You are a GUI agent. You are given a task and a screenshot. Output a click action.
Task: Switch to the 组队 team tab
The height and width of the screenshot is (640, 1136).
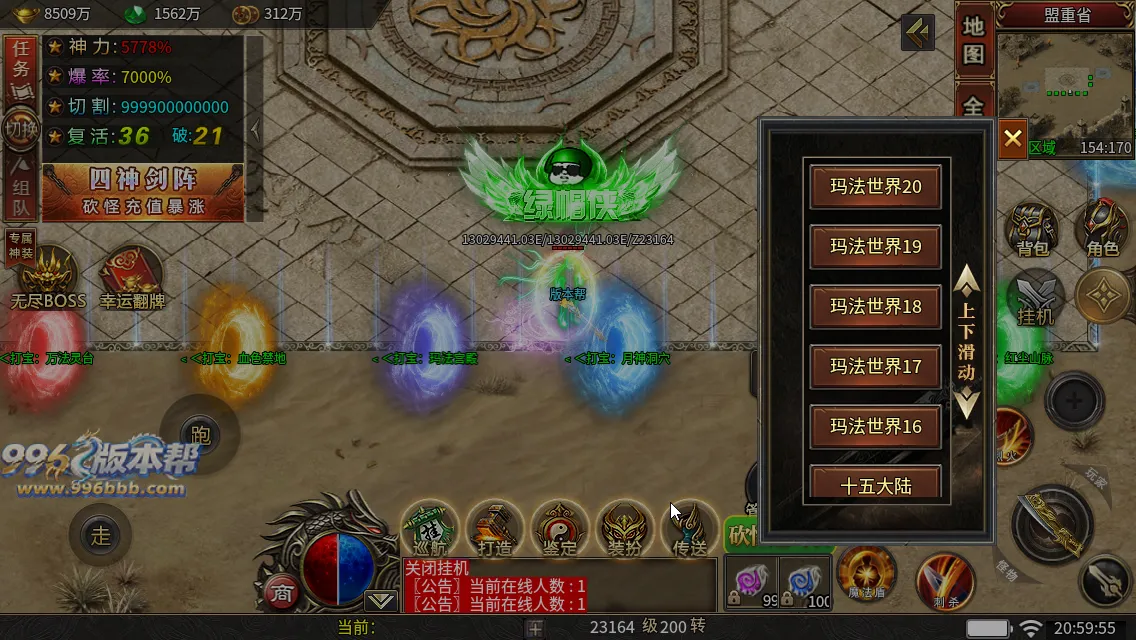[x=20, y=192]
